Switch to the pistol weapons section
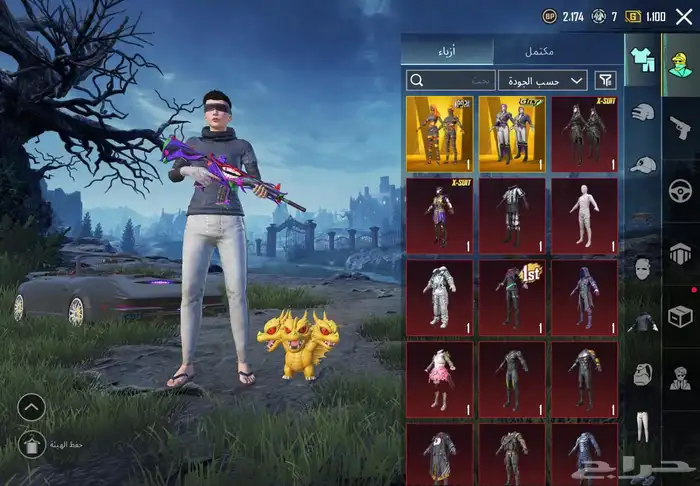The image size is (700, 486). [681, 123]
